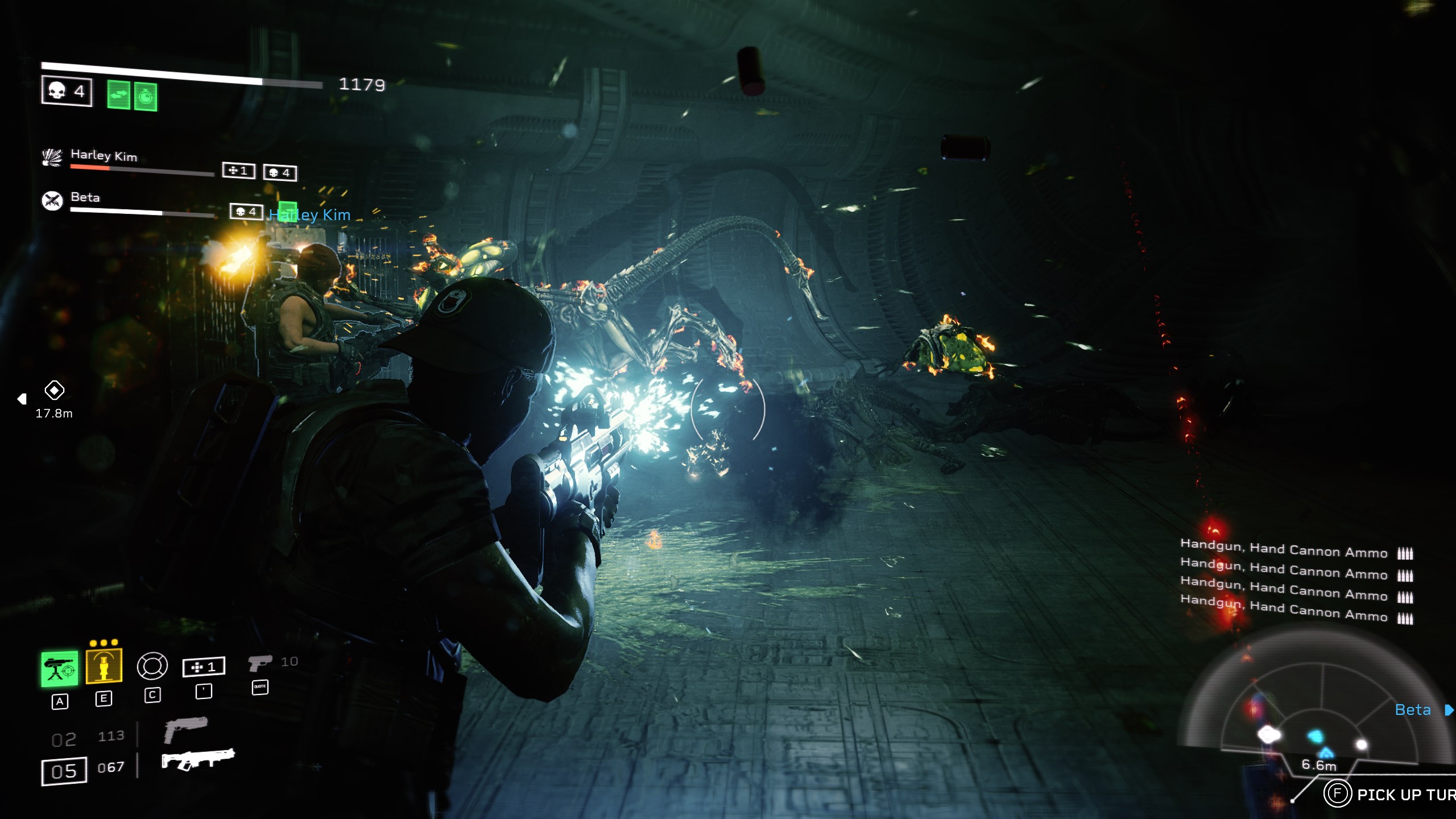The width and height of the screenshot is (1456, 819).
Task: Select the first aid kit slot
Action: click(x=204, y=667)
